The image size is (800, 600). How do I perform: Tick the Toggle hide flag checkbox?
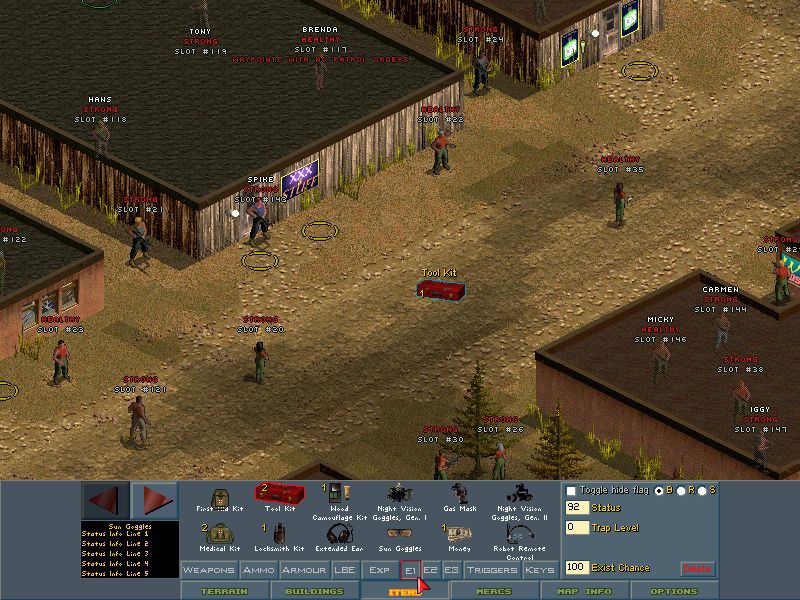click(x=571, y=491)
